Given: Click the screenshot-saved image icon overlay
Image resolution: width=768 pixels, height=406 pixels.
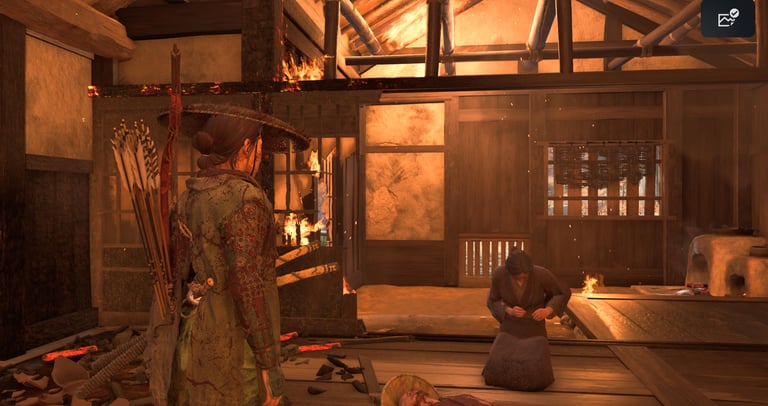Looking at the screenshot, I should [727, 19].
